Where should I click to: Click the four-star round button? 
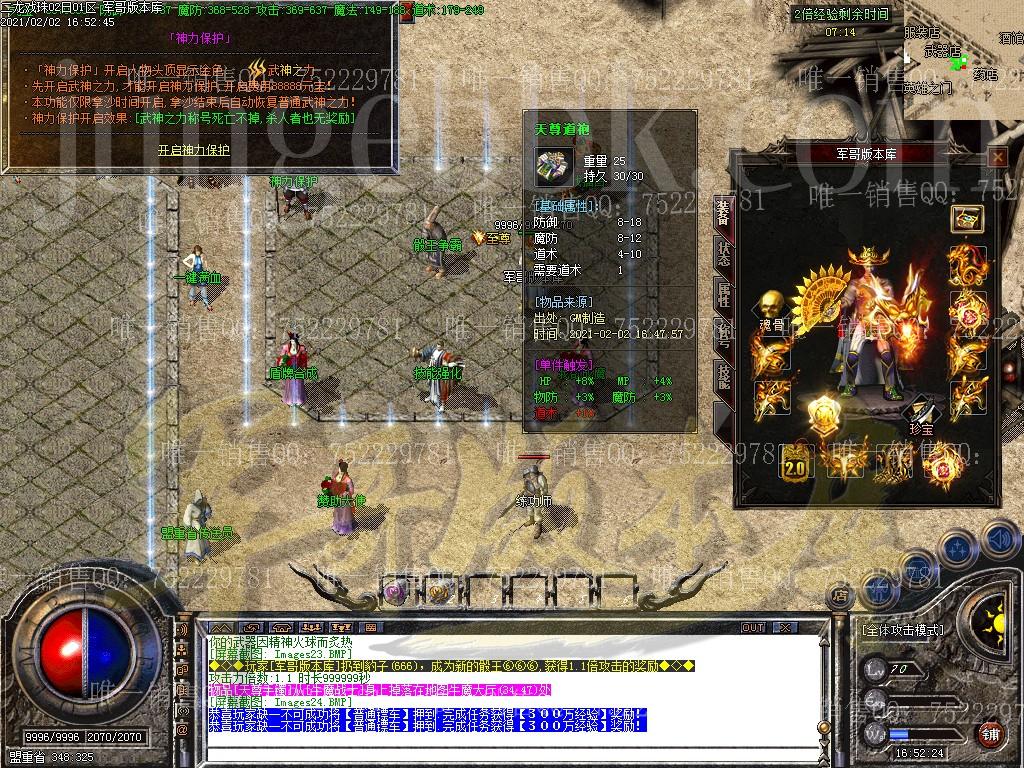[956, 548]
